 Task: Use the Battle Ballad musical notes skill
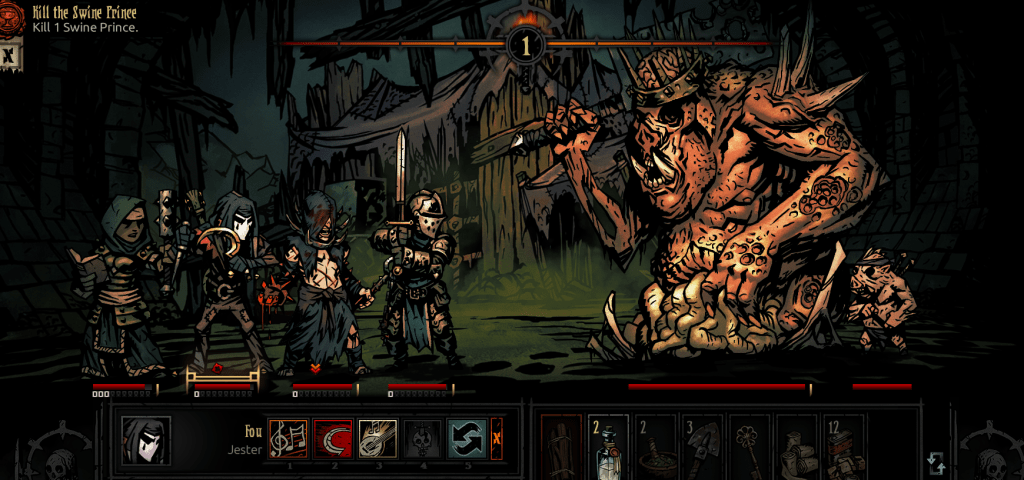(x=288, y=438)
